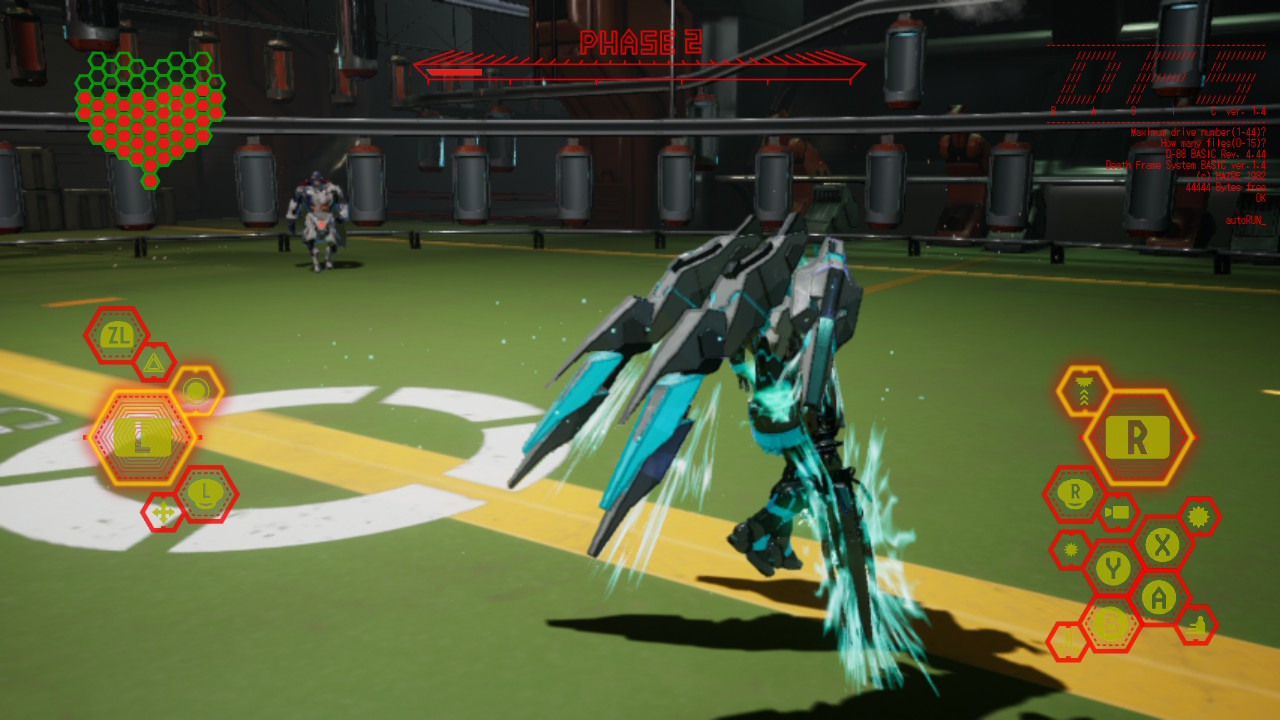This screenshot has width=1280, height=720.
Task: Open the mech loadout icon at bottom-right corner
Action: pos(1196,626)
